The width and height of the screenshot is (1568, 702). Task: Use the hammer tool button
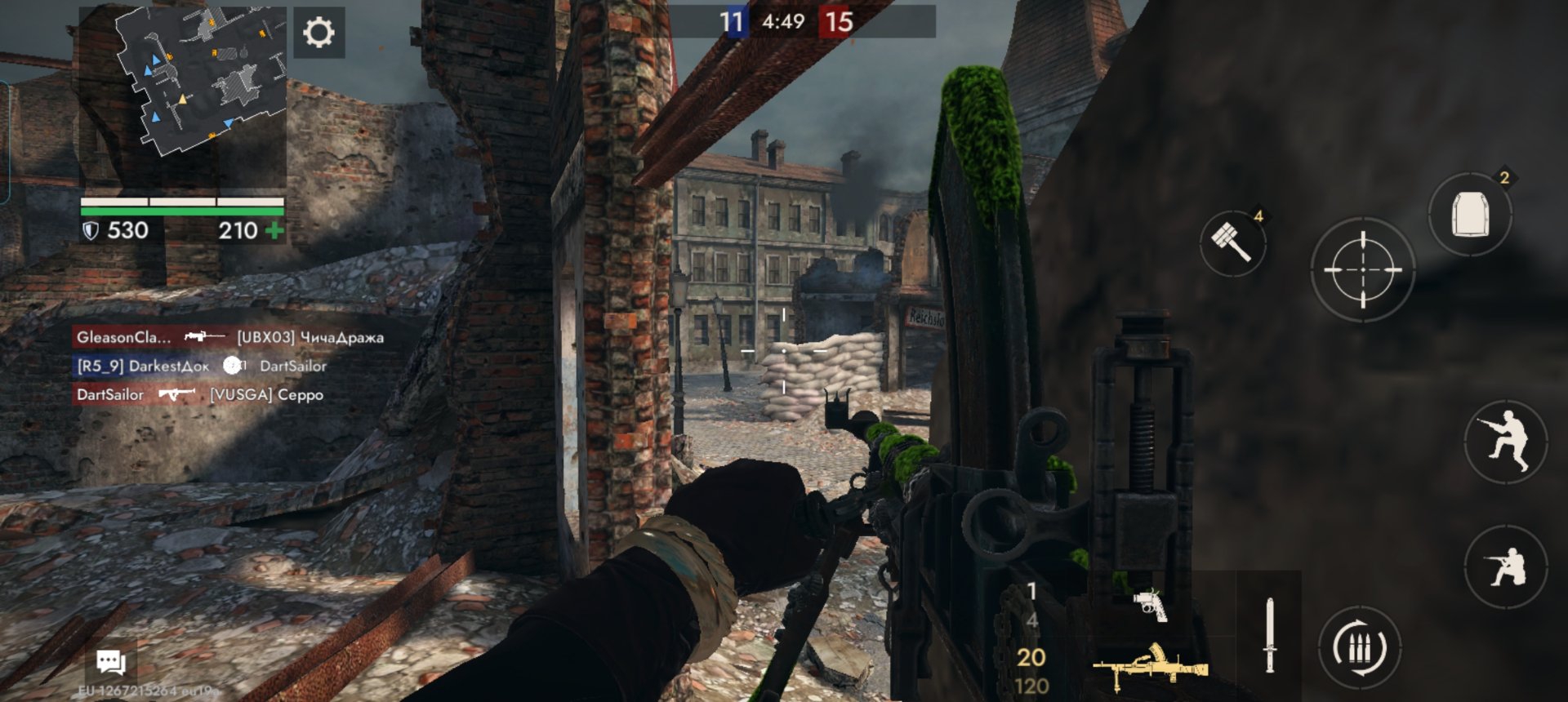pyautogui.click(x=1232, y=242)
